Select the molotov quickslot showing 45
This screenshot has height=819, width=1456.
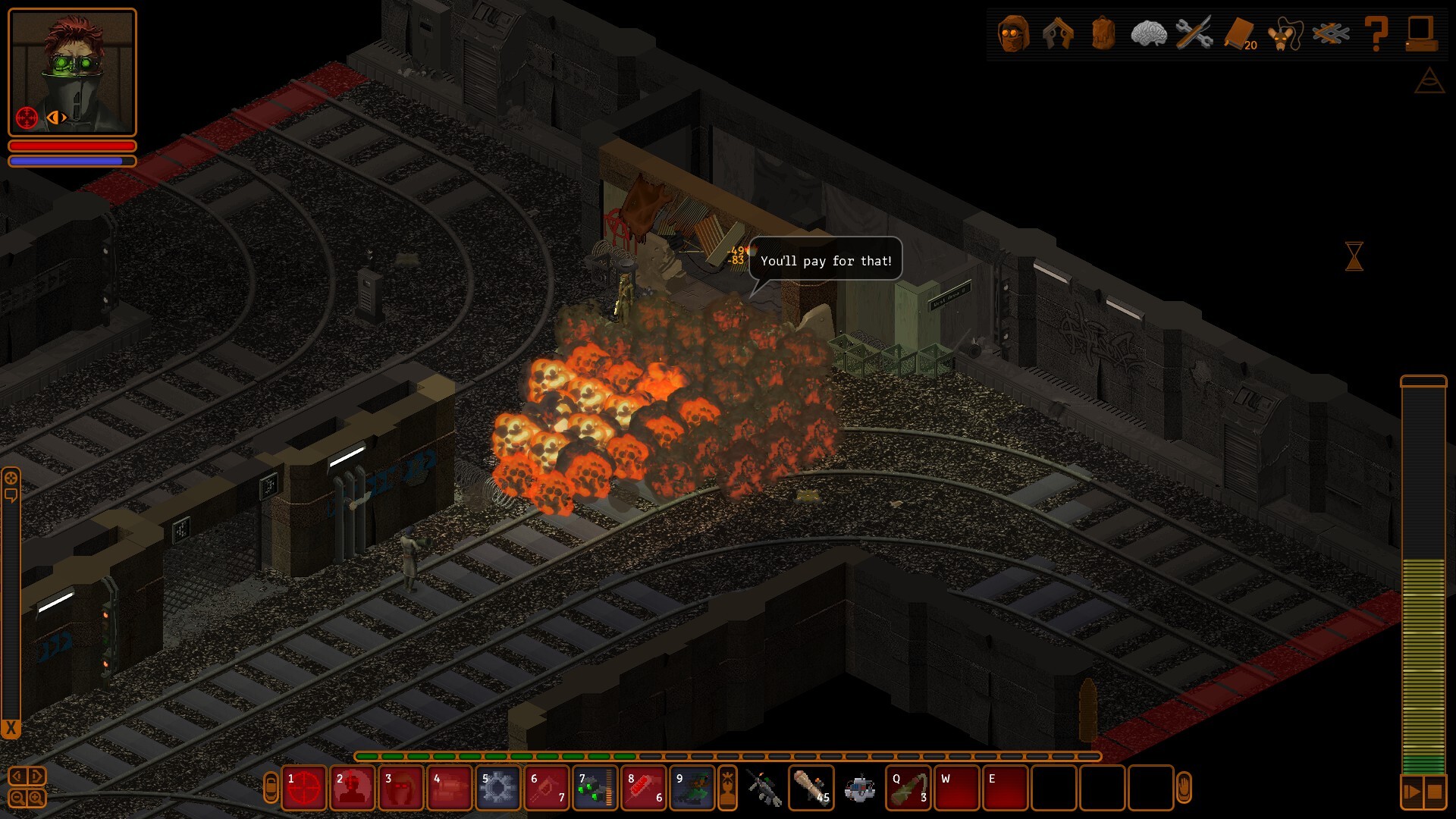tap(811, 787)
